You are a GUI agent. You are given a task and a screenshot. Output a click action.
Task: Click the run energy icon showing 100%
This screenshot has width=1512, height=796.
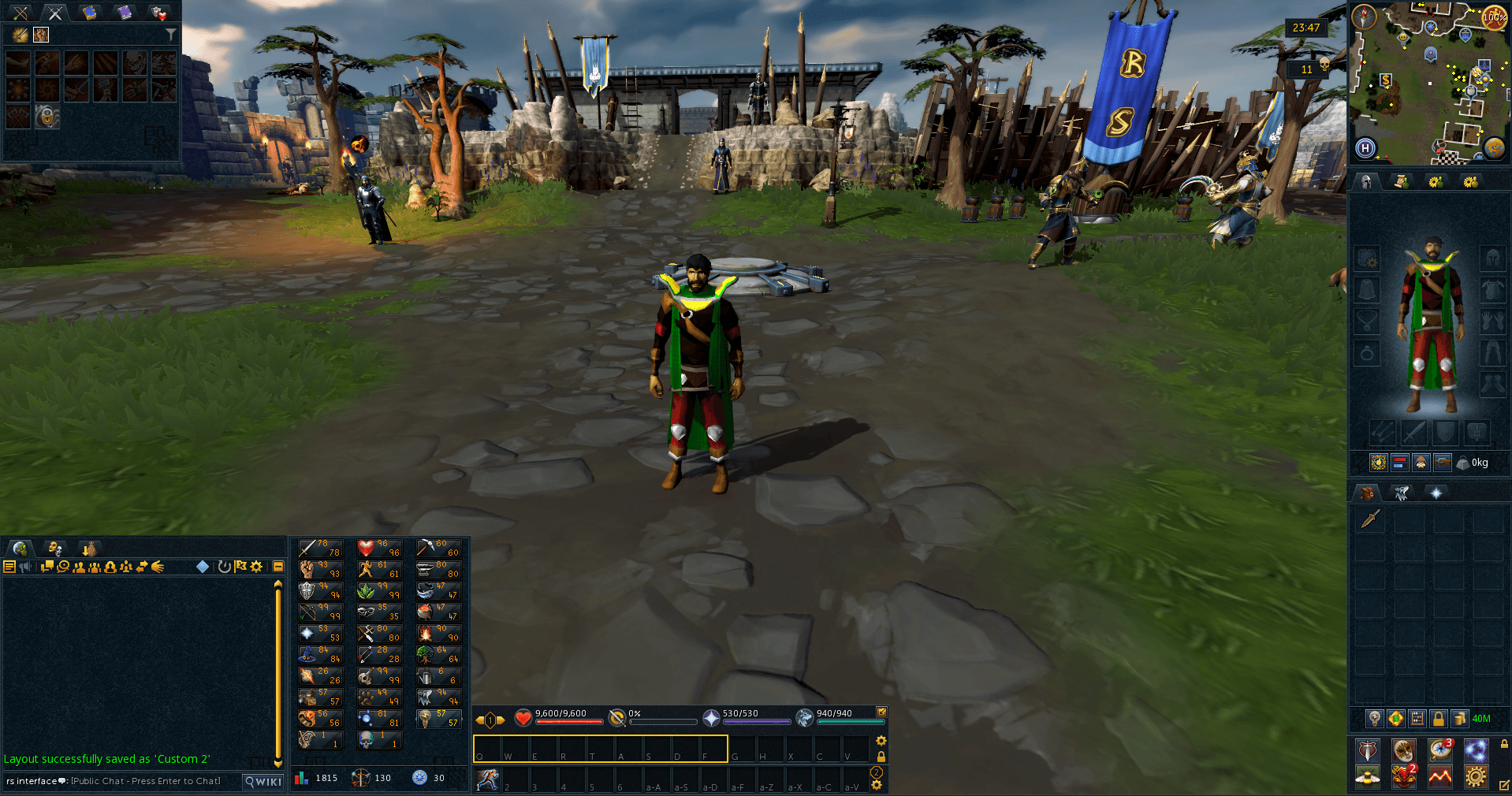[1494, 17]
